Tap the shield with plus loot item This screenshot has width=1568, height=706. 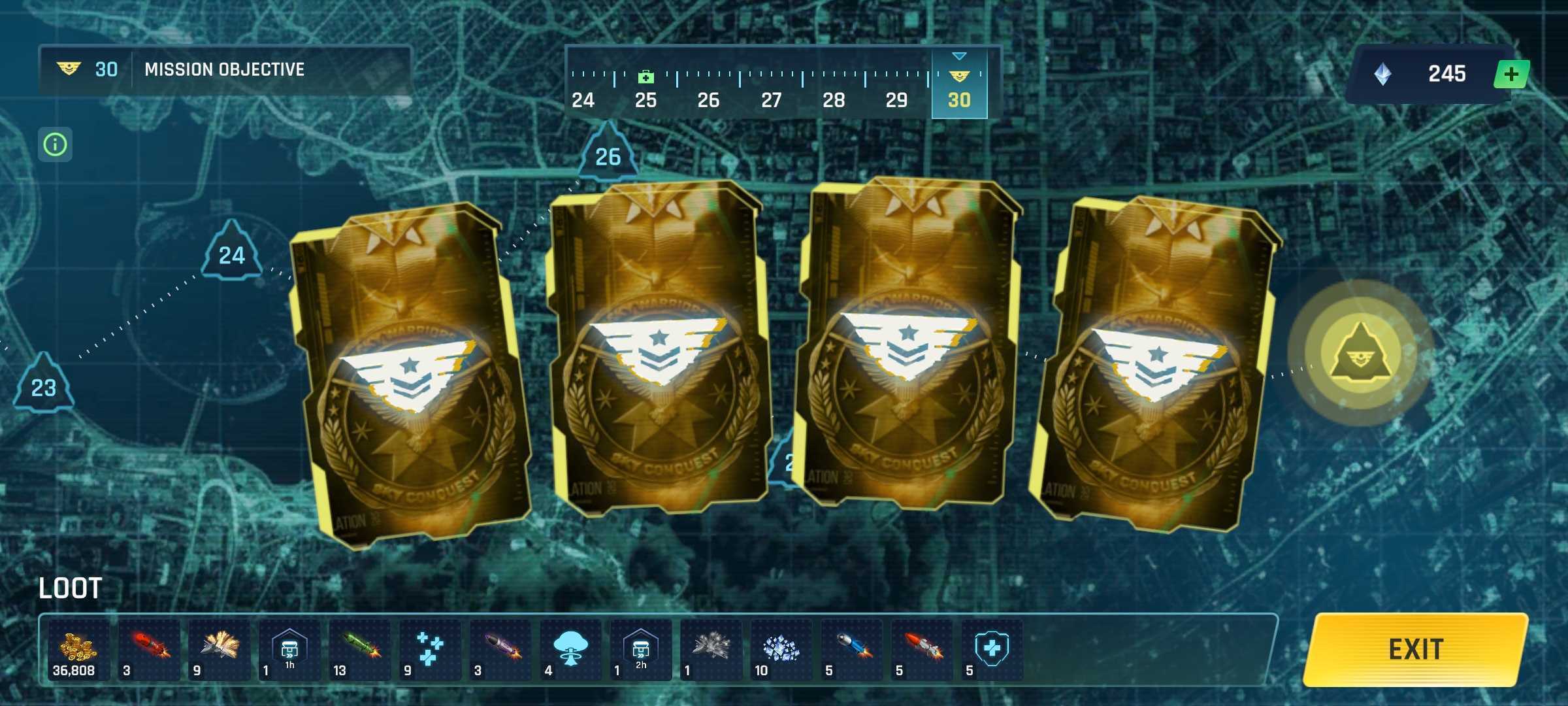click(991, 651)
